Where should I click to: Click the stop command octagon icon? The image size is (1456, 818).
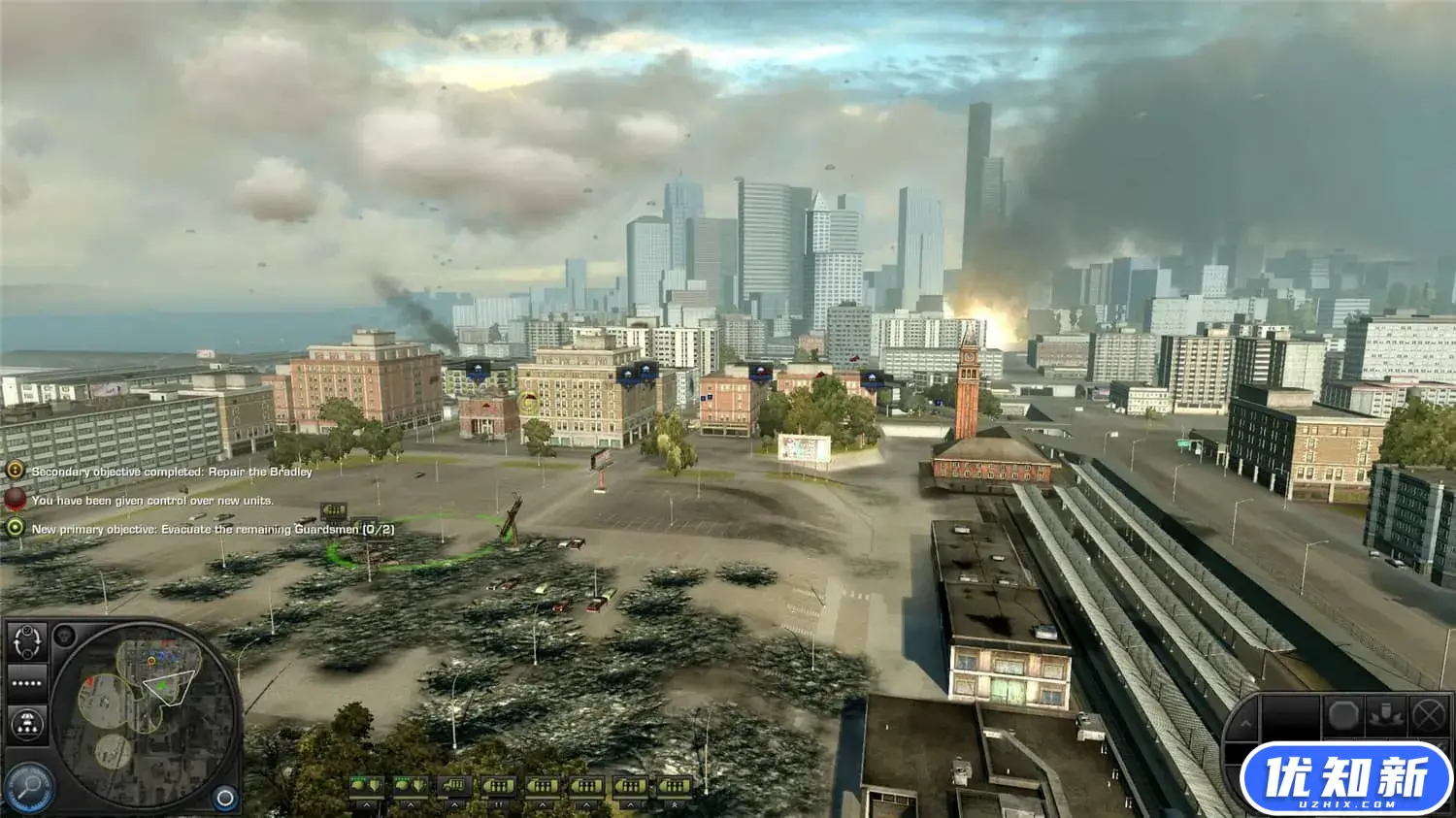click(x=1342, y=714)
